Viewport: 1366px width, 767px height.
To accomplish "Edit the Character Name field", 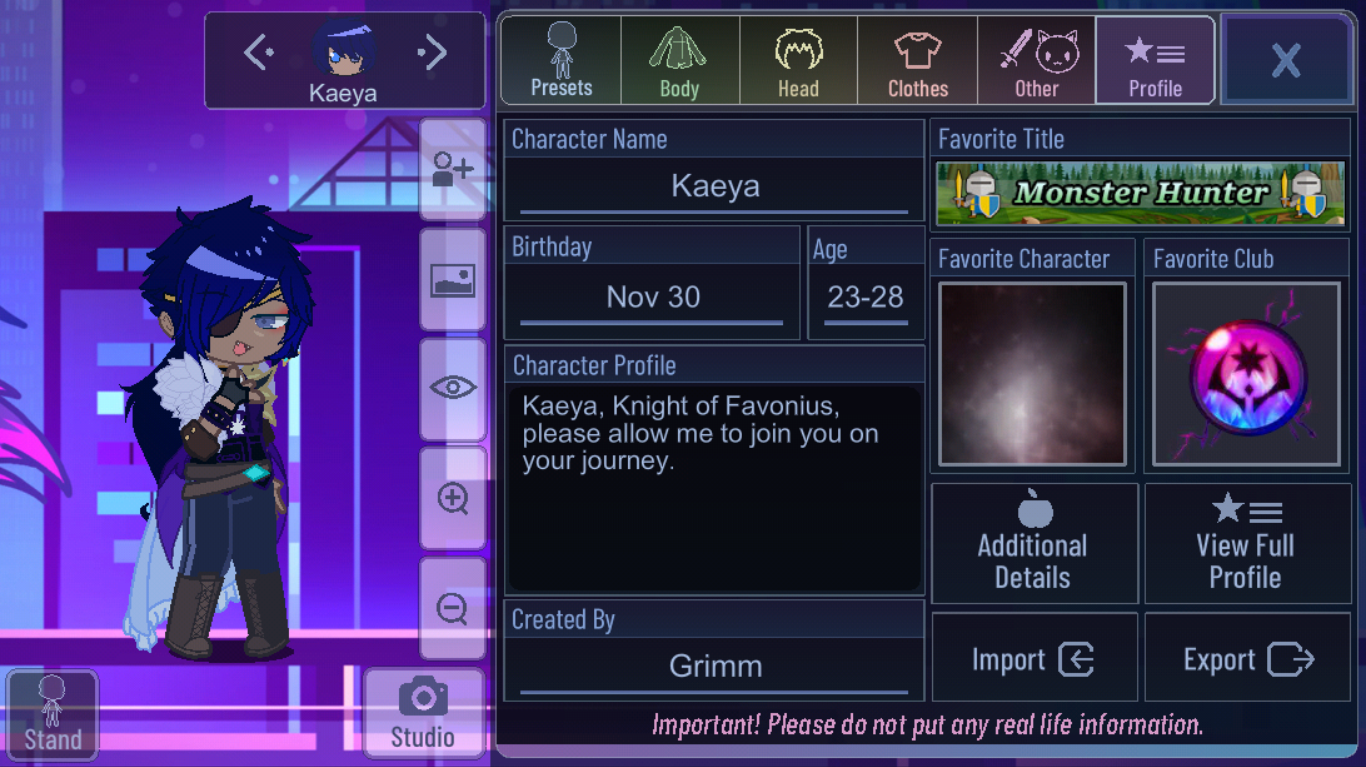I will (713, 187).
